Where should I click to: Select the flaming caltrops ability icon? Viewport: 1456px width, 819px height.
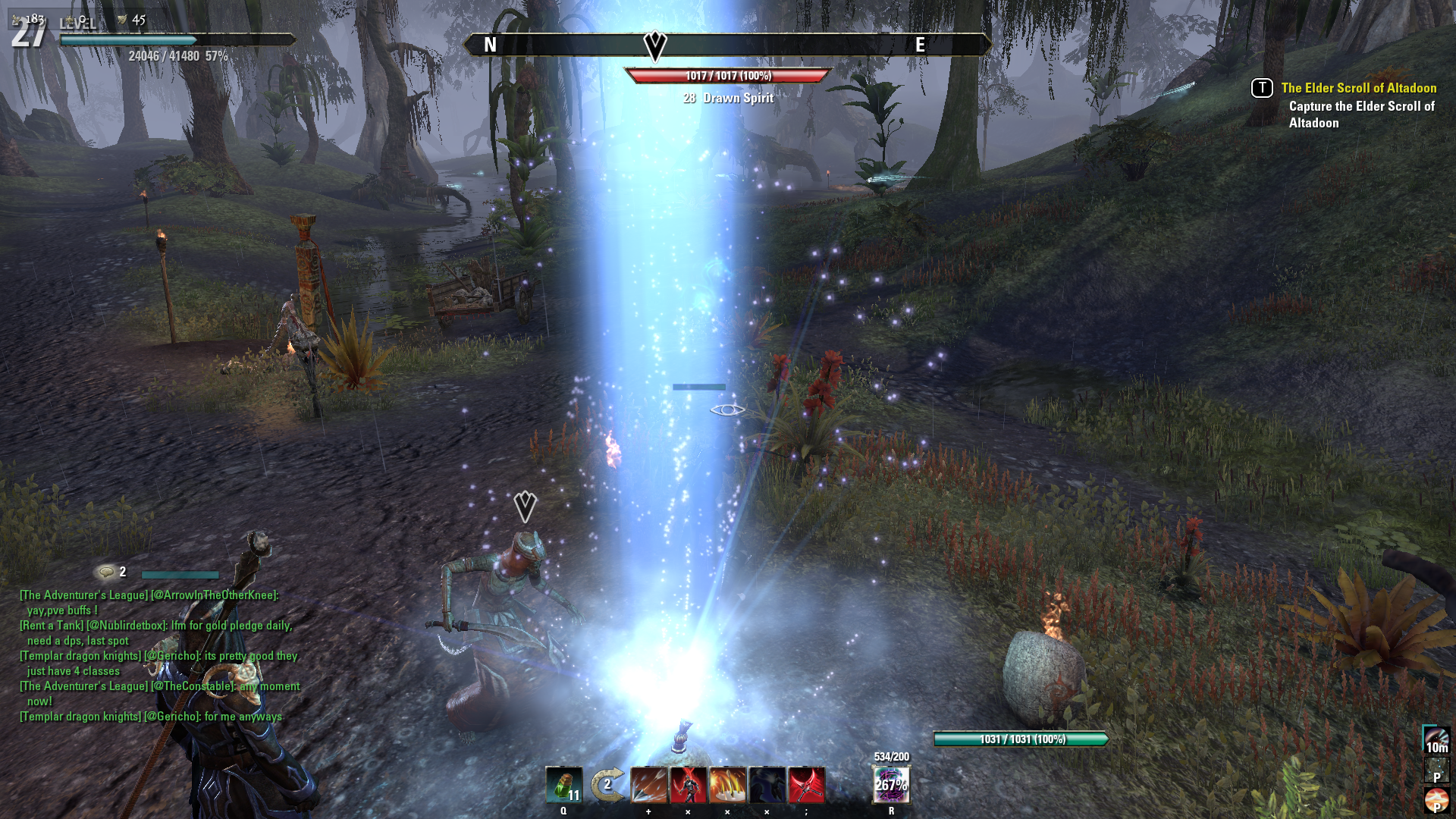730,786
